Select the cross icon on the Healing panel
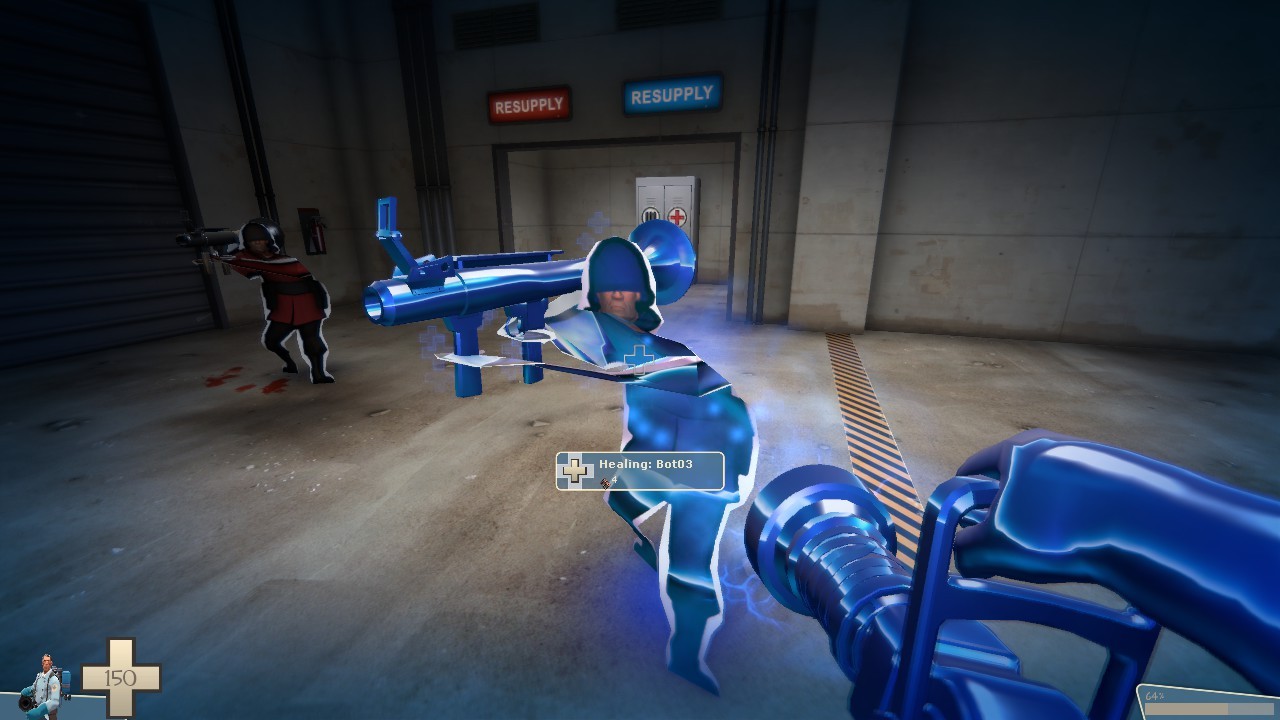 coord(574,470)
